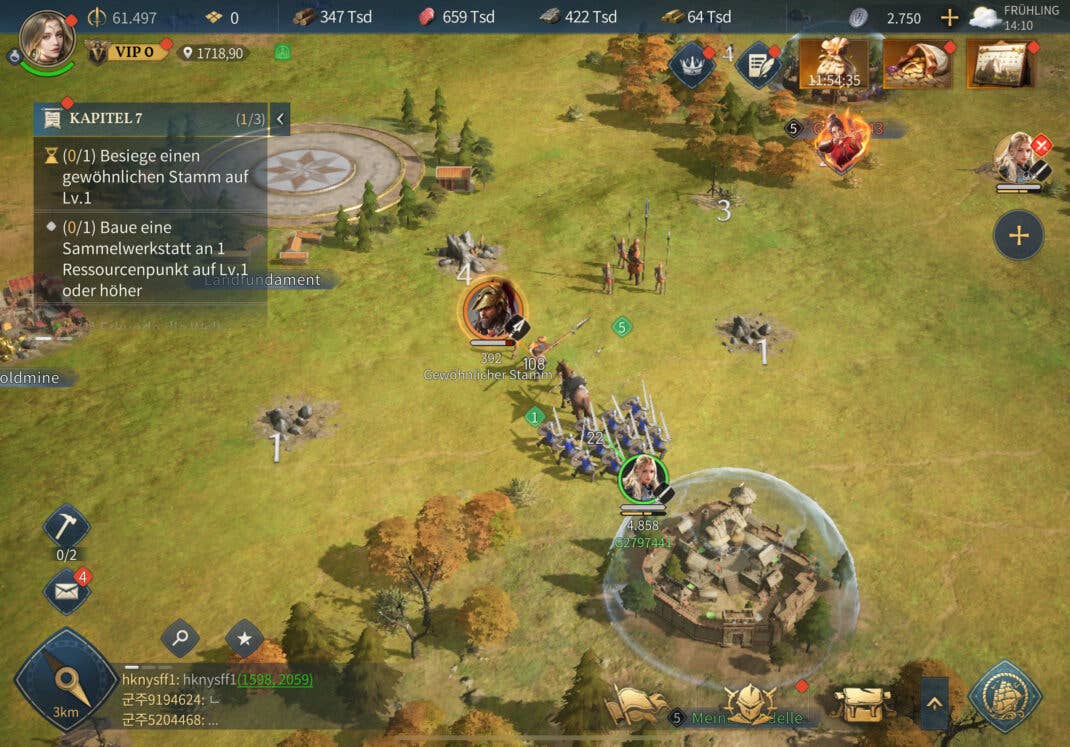Open the VIP 0 badge
Screen dimensions: 1070x747
[129, 51]
